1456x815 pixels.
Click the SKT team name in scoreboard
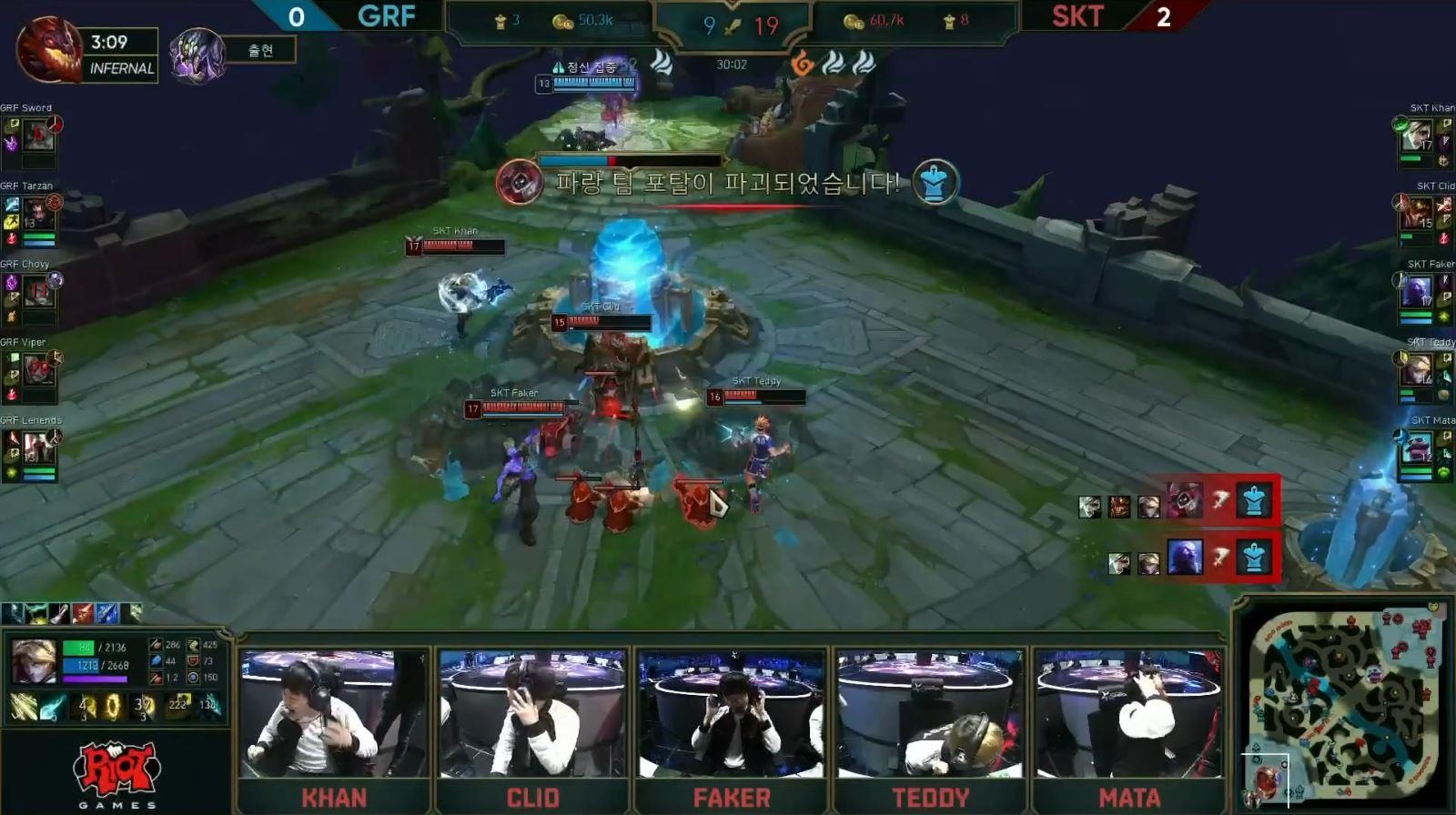[1077, 16]
